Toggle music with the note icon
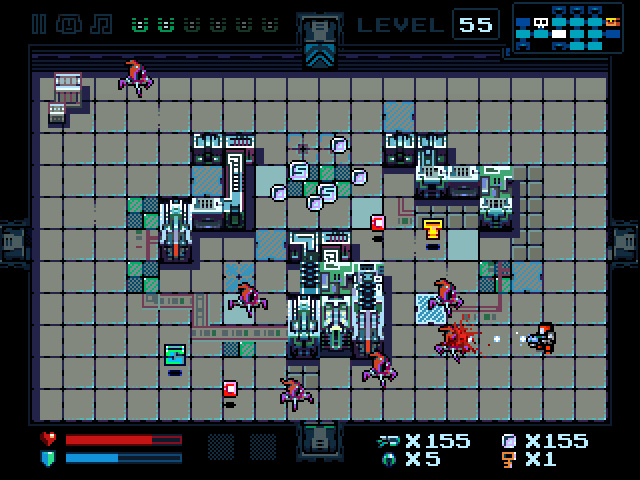This screenshot has height=480, width=640. click(100, 24)
